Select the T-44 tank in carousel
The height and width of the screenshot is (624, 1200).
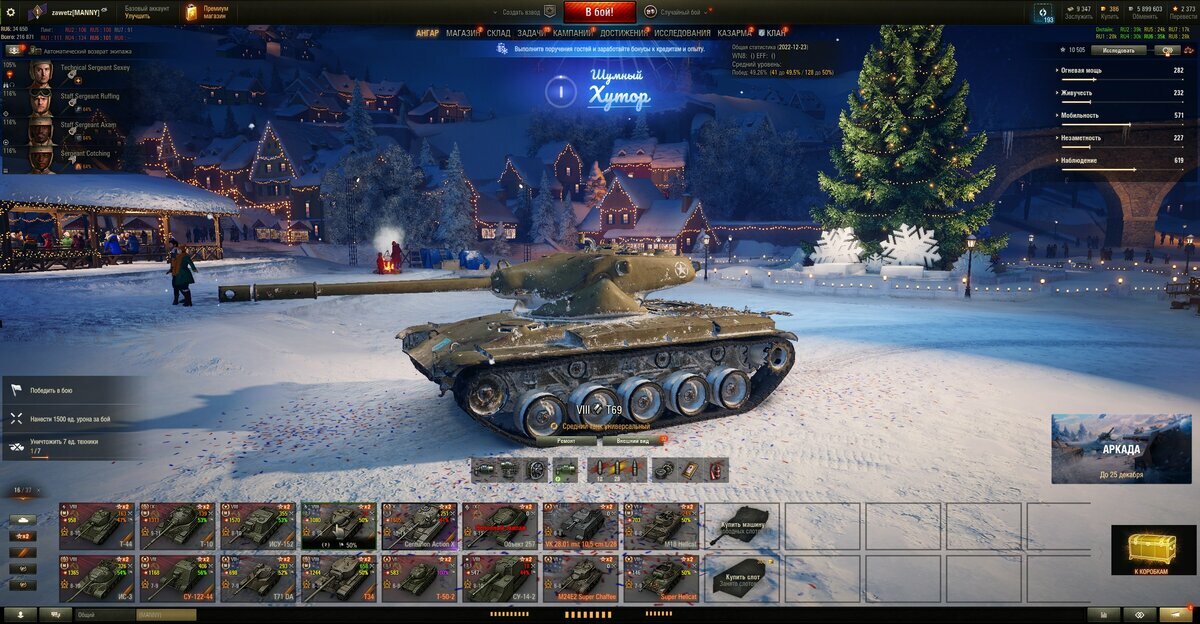click(97, 525)
